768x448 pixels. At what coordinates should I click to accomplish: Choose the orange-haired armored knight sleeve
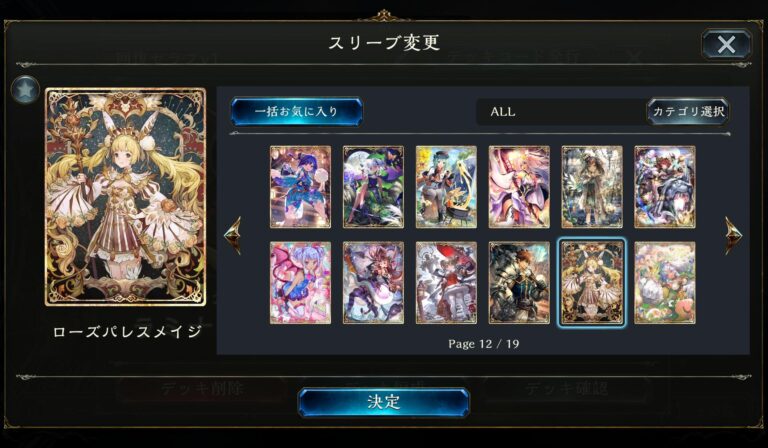click(x=519, y=283)
